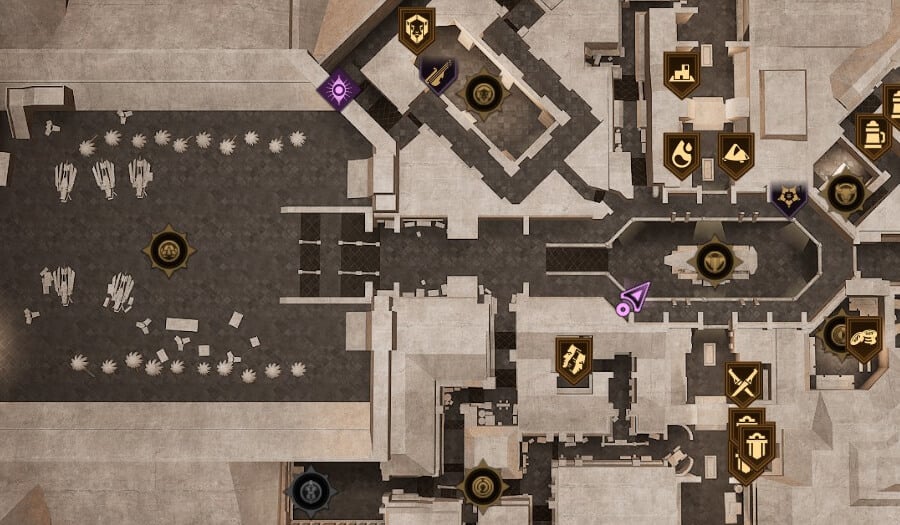This screenshot has height=525, width=900.
Task: Select the dark rifle weapon marker
Action: coord(437,75)
